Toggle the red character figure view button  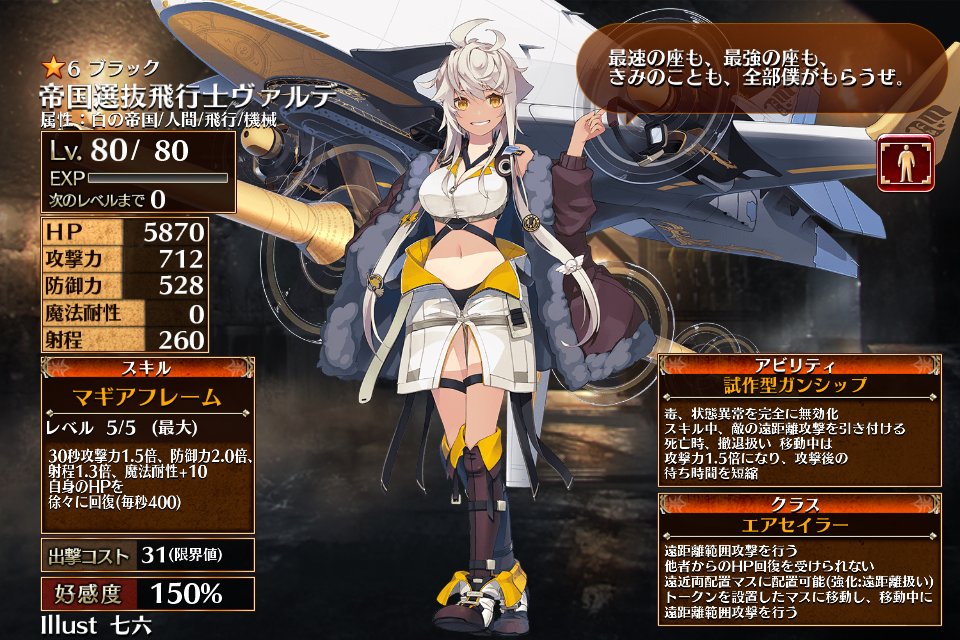(x=906, y=165)
